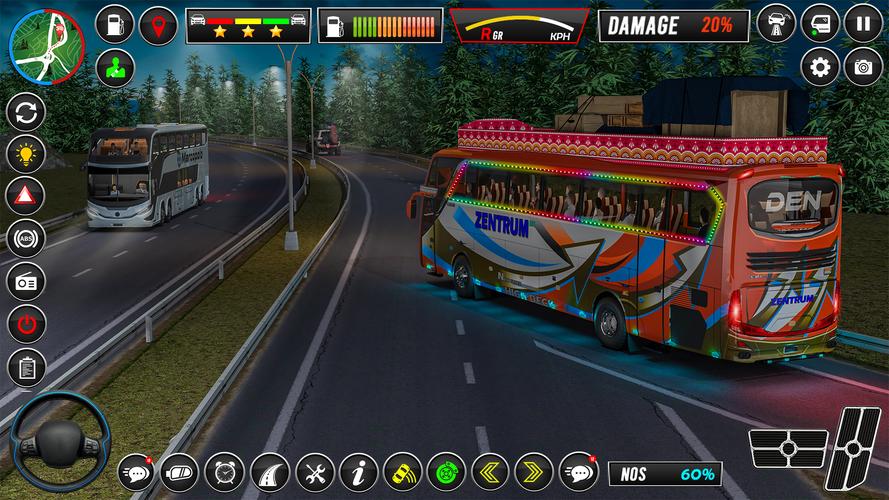Click the red engine power button
889x500 pixels.
point(26,324)
